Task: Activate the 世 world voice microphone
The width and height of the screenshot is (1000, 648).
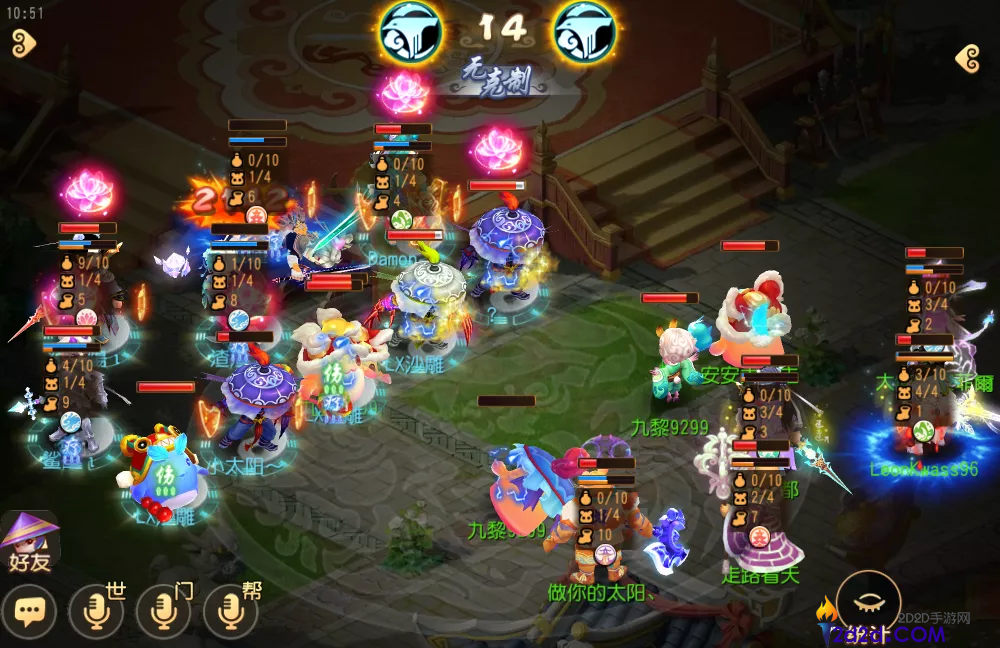Action: point(96,610)
